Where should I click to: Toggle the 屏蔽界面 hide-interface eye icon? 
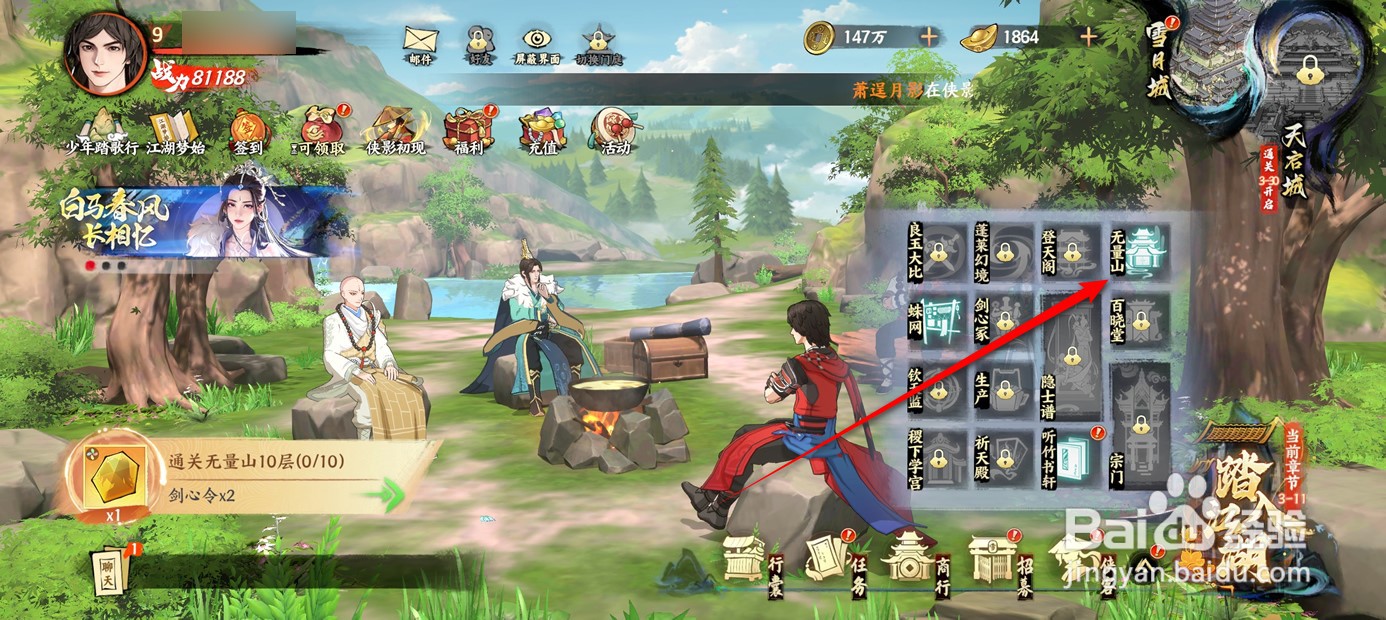click(x=538, y=42)
